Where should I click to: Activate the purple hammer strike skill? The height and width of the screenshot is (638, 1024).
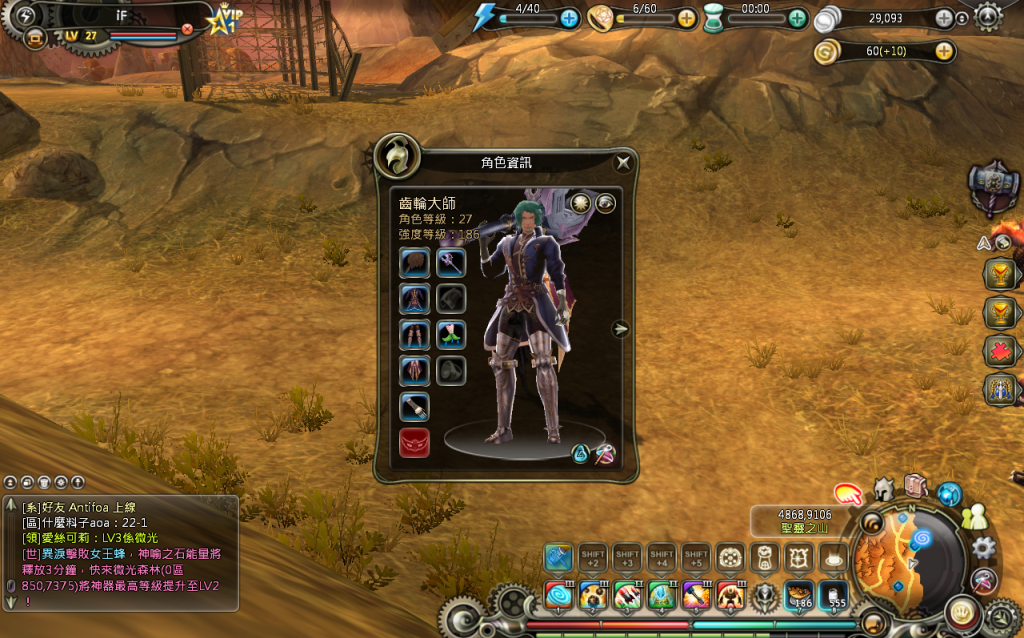click(x=696, y=596)
